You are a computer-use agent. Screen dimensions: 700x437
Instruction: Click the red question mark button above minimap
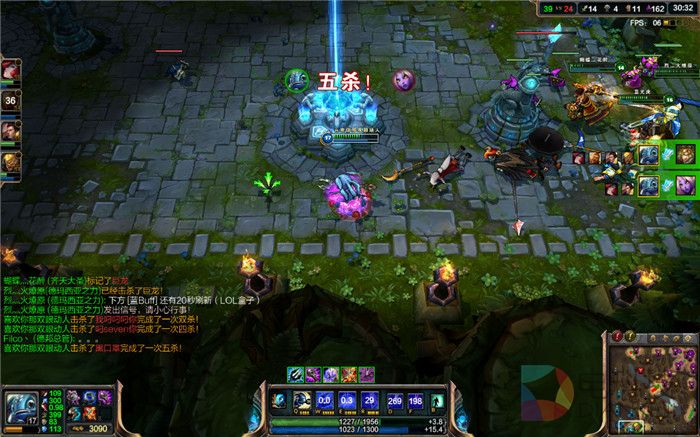tap(618, 336)
